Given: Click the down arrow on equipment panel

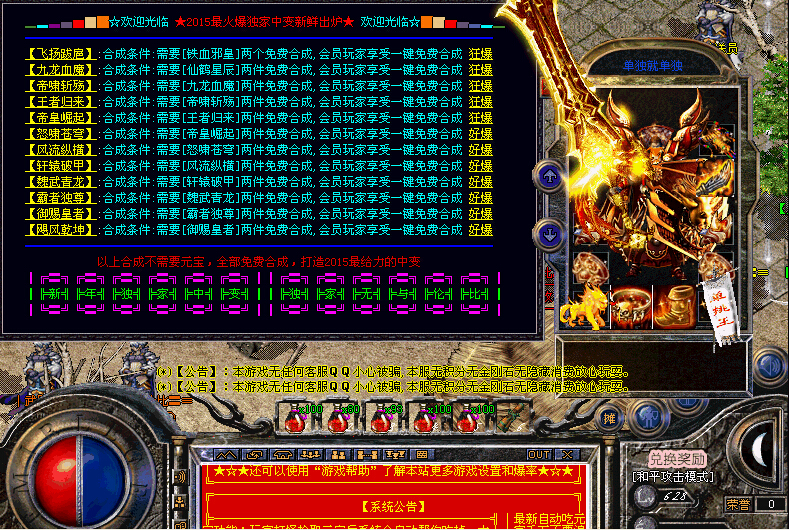Looking at the screenshot, I should tap(549, 235).
